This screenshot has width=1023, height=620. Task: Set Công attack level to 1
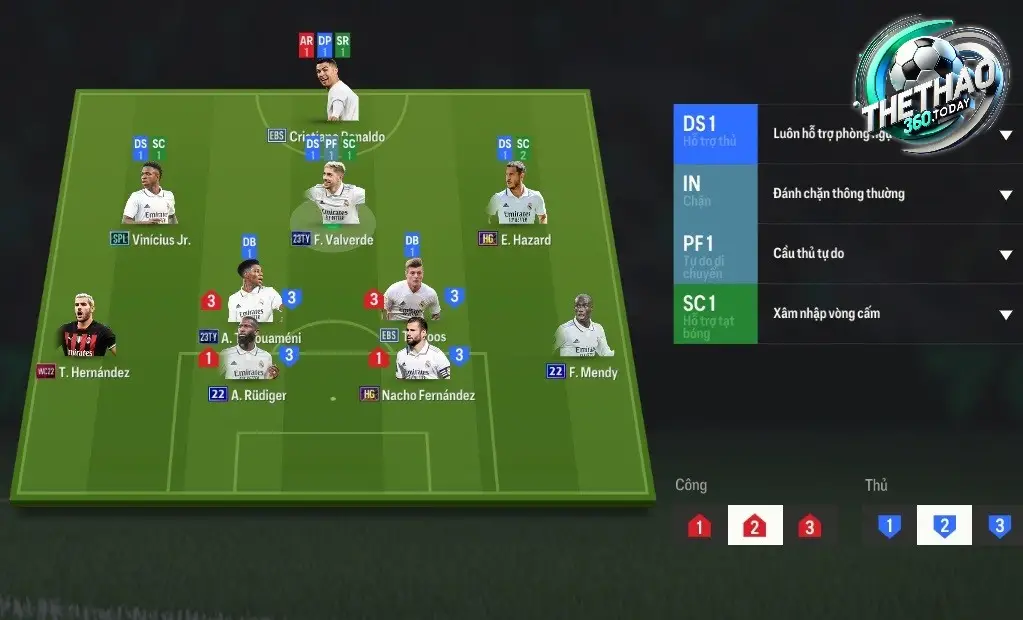pos(700,526)
